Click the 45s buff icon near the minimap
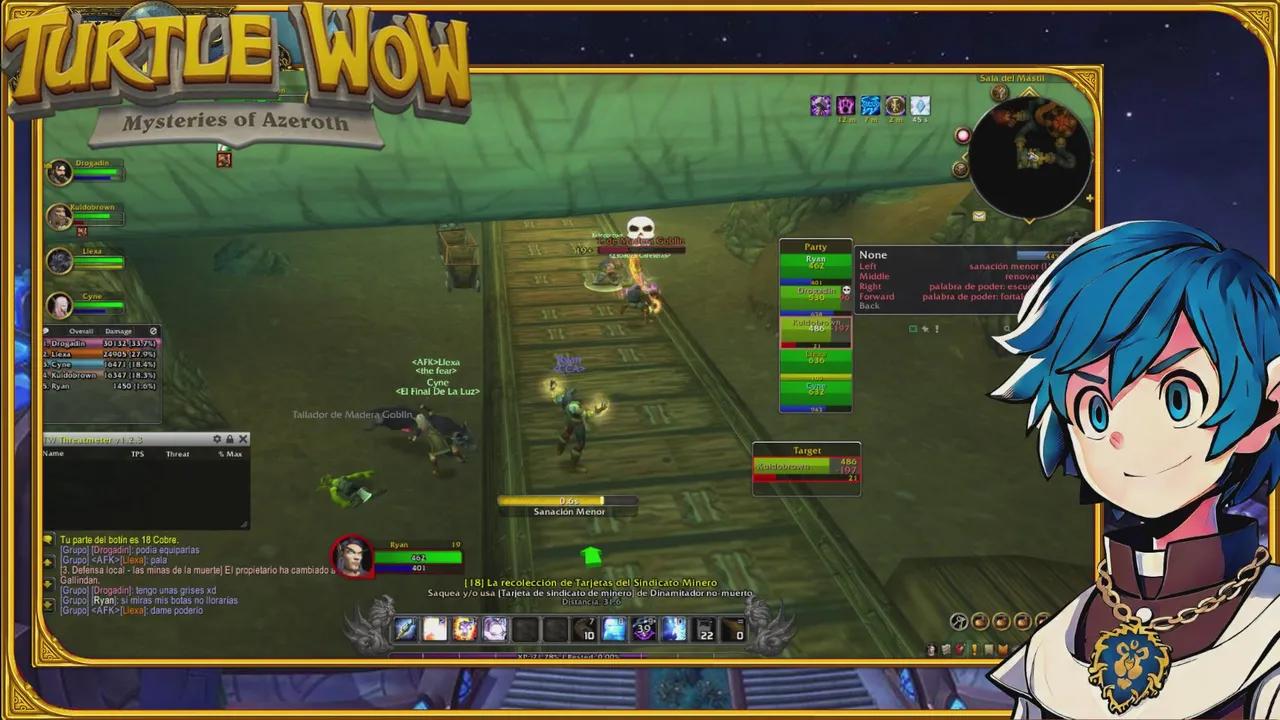The image size is (1280, 720). pos(920,105)
